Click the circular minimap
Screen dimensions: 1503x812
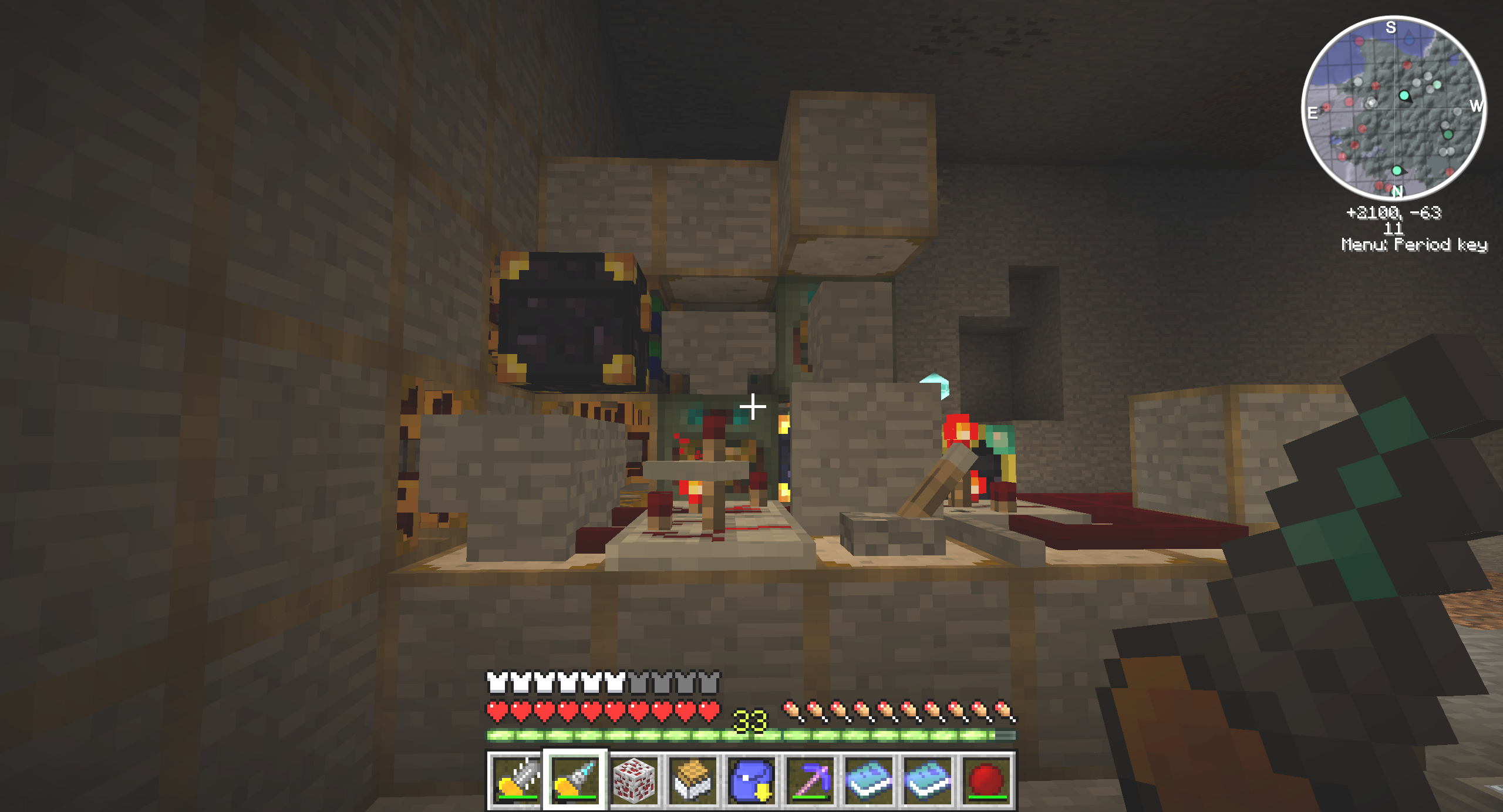coord(1394,108)
